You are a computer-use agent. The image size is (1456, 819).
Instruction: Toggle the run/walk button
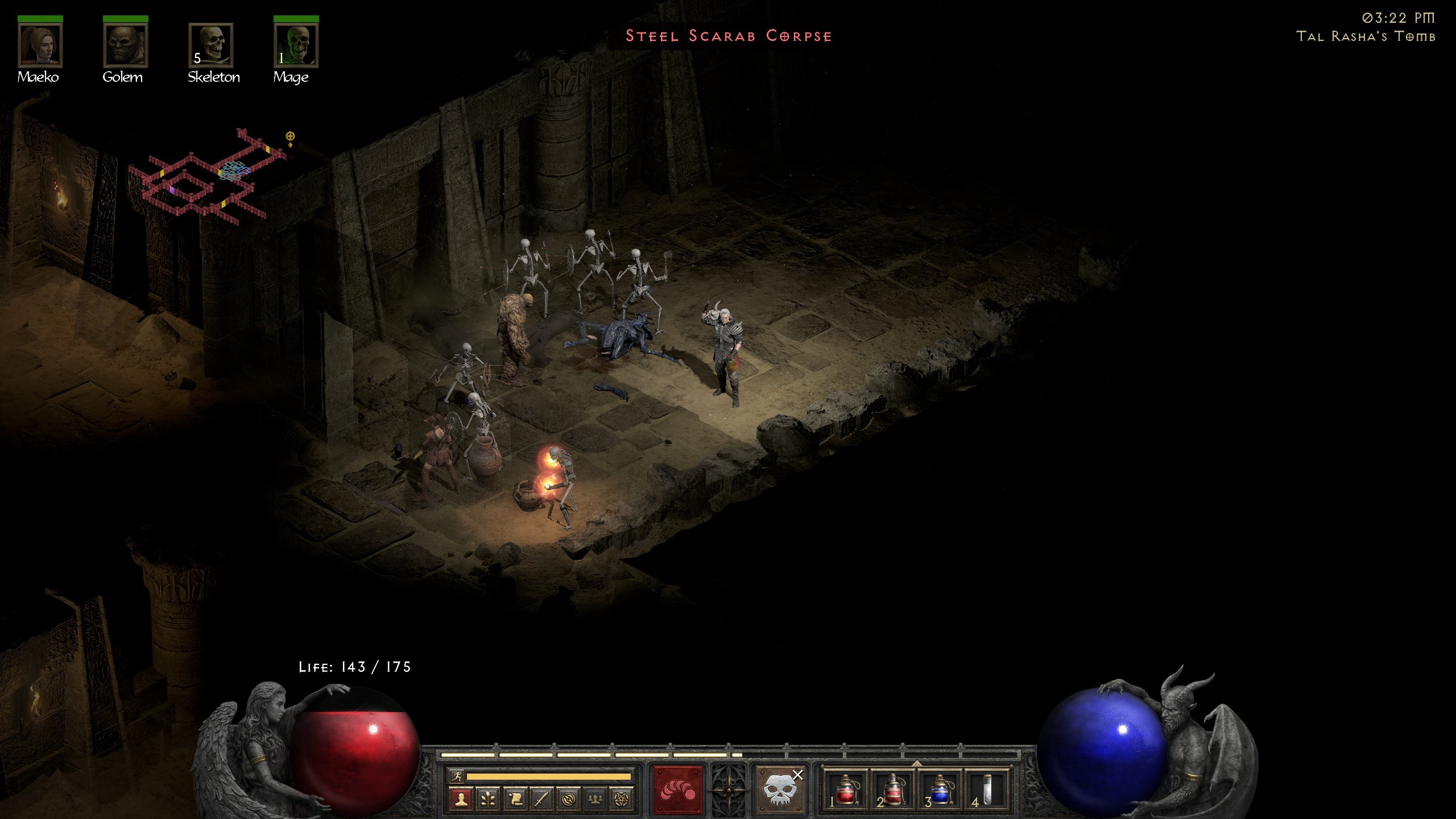pos(456,776)
